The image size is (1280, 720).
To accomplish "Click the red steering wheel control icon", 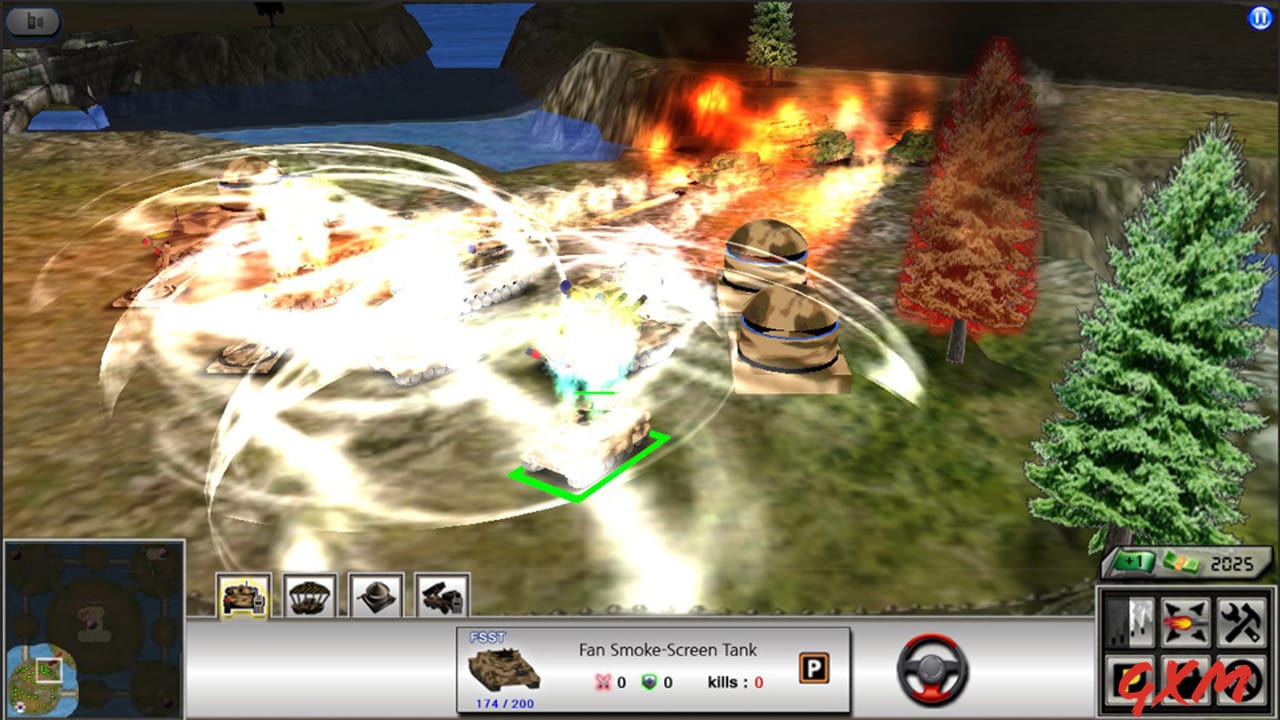I will point(934,670).
